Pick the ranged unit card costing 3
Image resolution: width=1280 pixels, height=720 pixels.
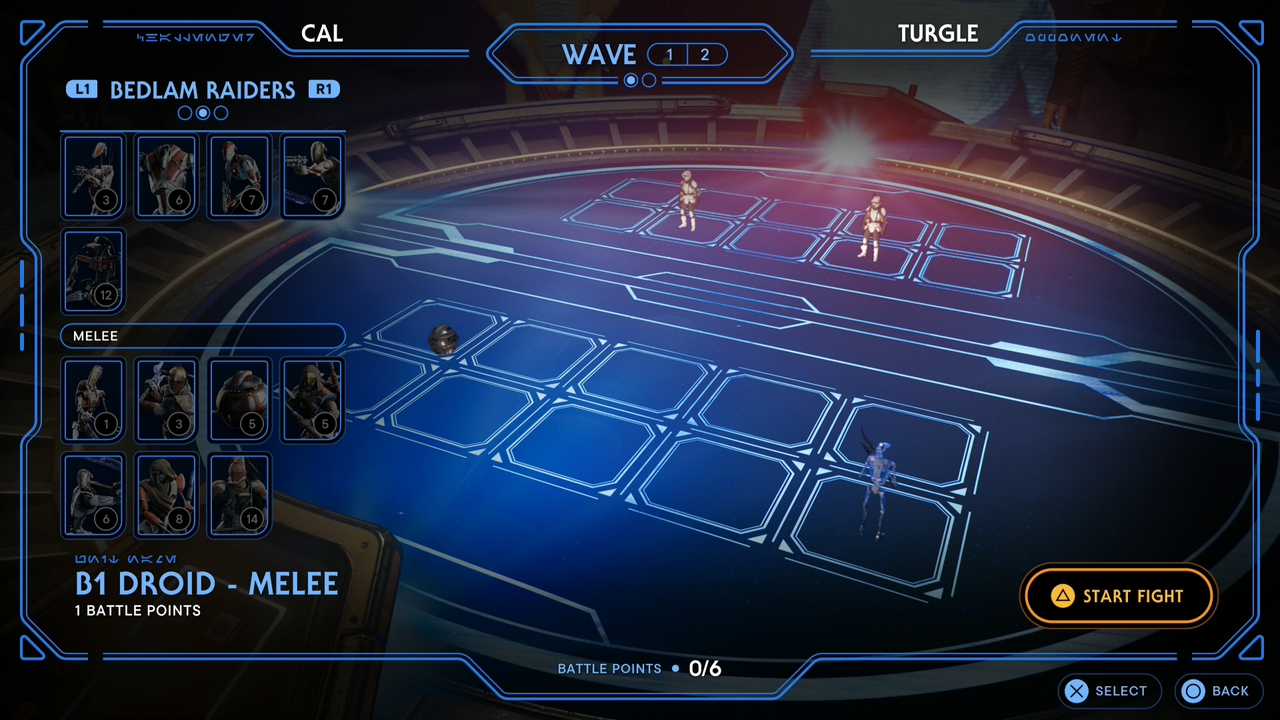pos(93,176)
